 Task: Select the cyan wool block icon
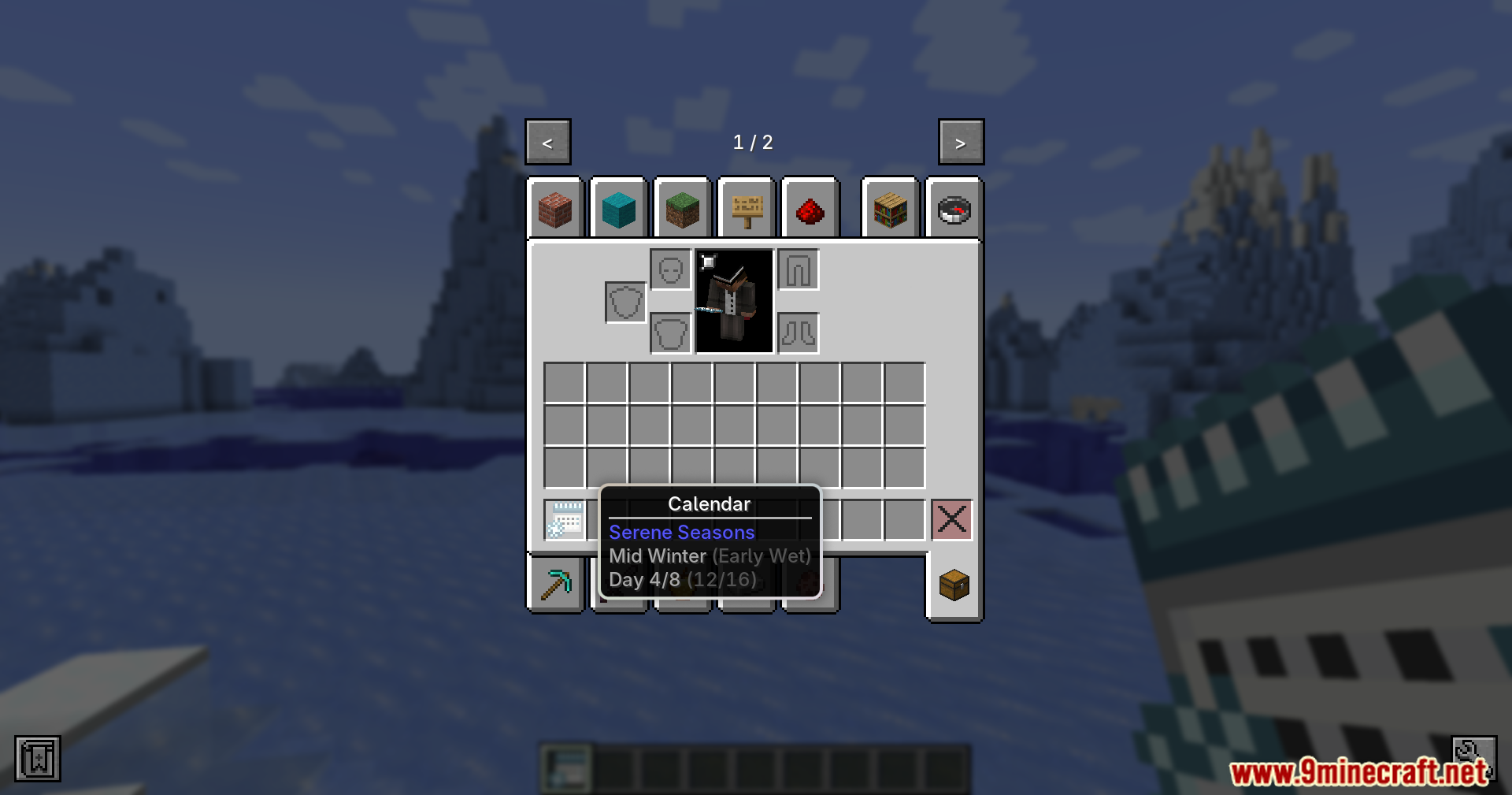coord(619,209)
